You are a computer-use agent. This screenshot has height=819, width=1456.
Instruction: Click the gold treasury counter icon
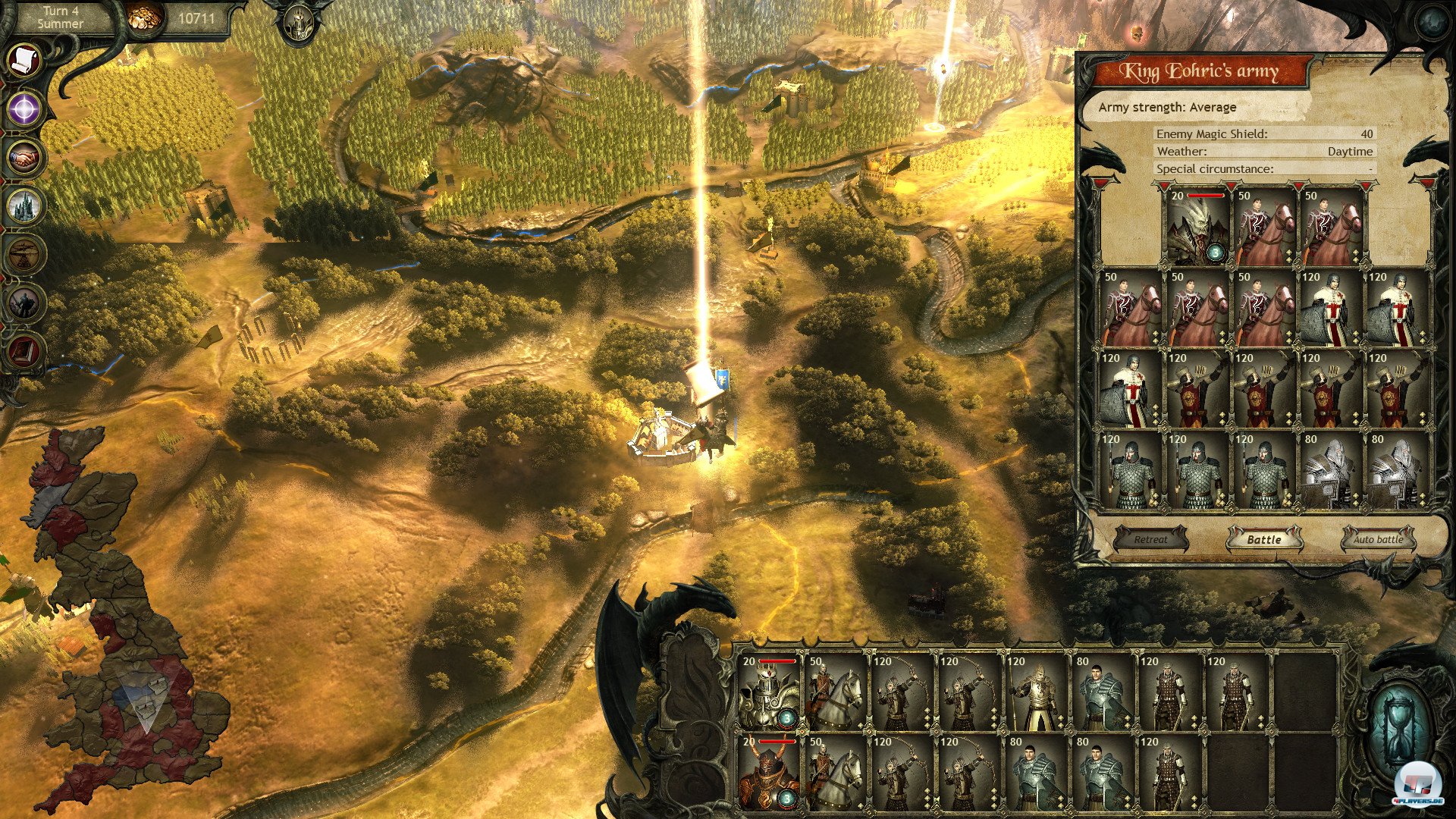[x=144, y=18]
